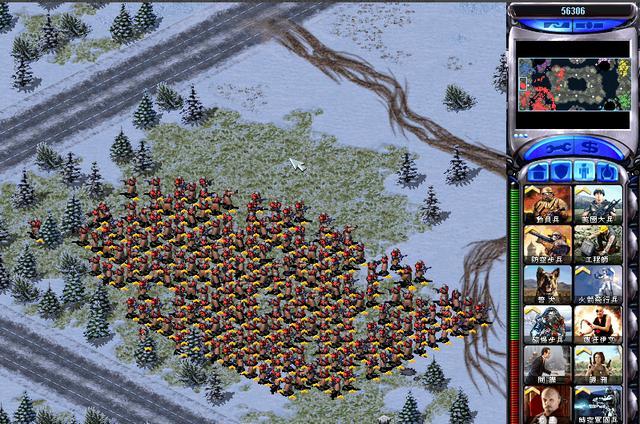Train a Spy (間諜)
640x424 pixels.
[x=547, y=363]
